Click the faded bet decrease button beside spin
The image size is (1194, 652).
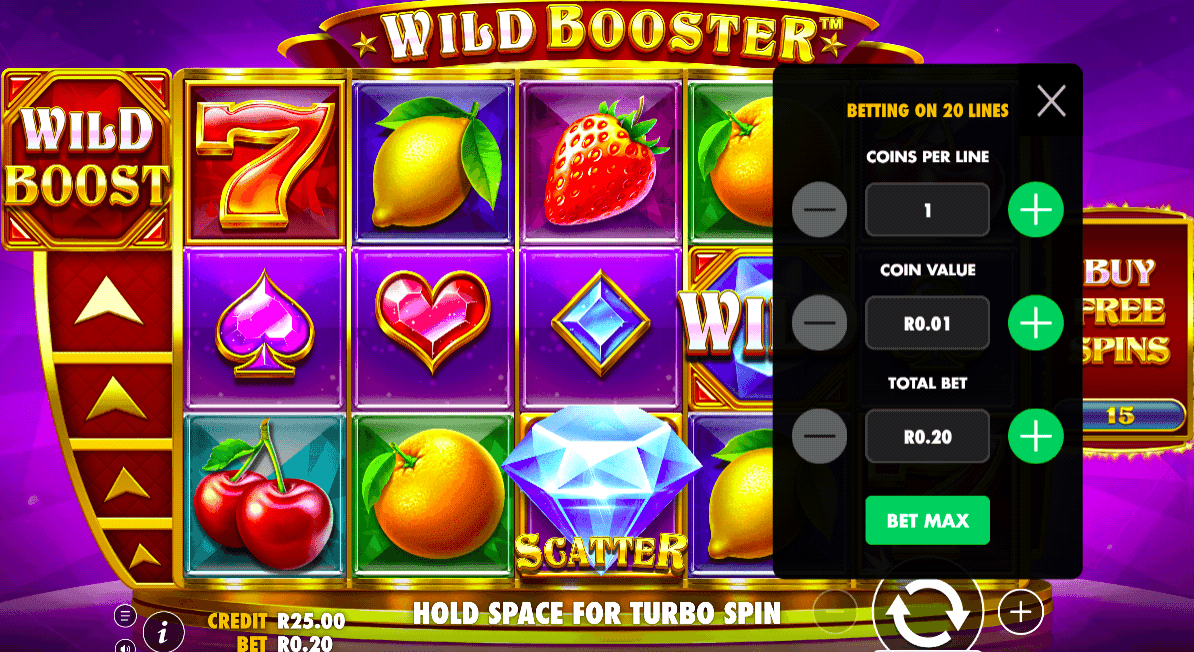[835, 611]
